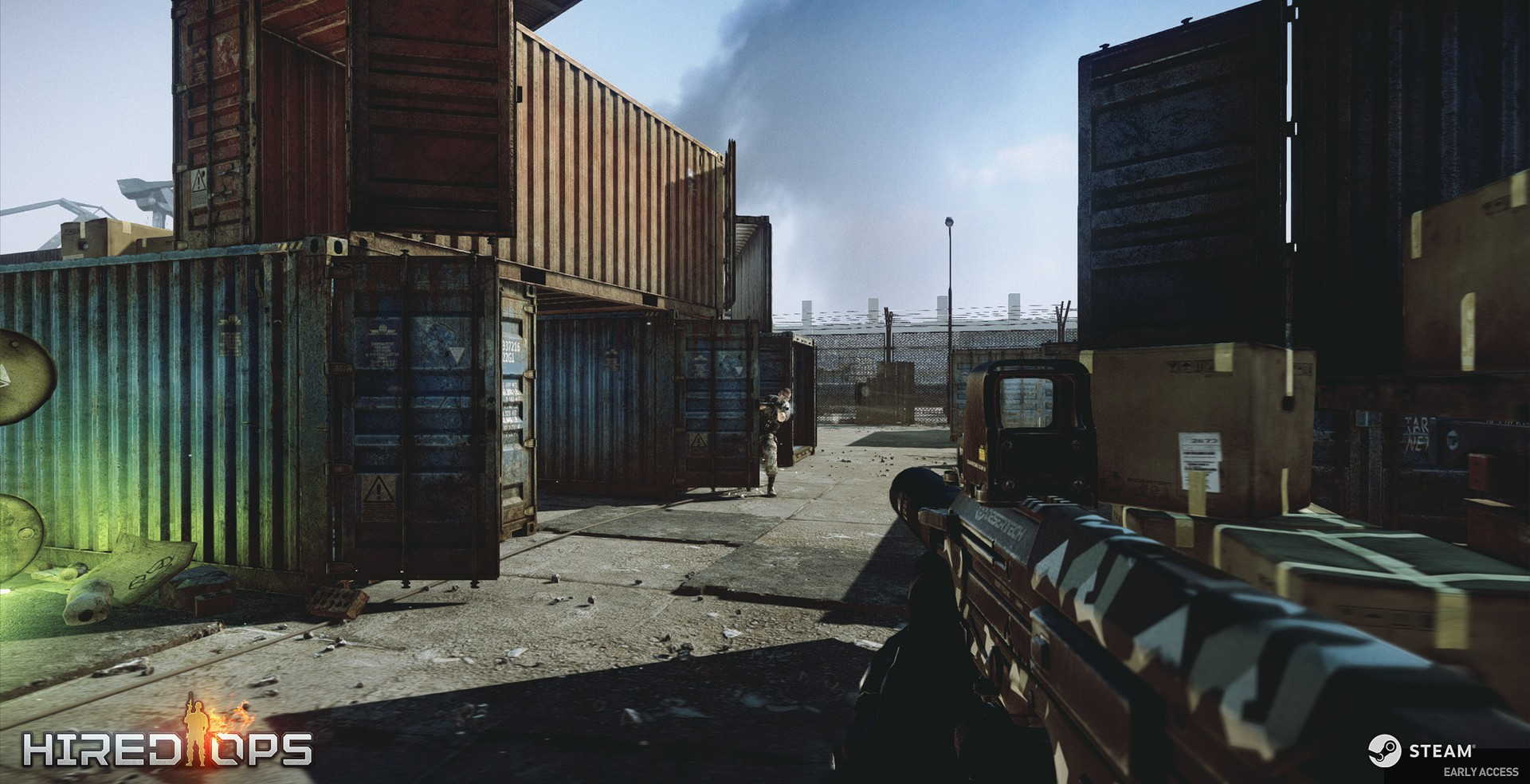Image resolution: width=1530 pixels, height=784 pixels.
Task: Click the Steam Early Access badge
Action: (x=1443, y=757)
